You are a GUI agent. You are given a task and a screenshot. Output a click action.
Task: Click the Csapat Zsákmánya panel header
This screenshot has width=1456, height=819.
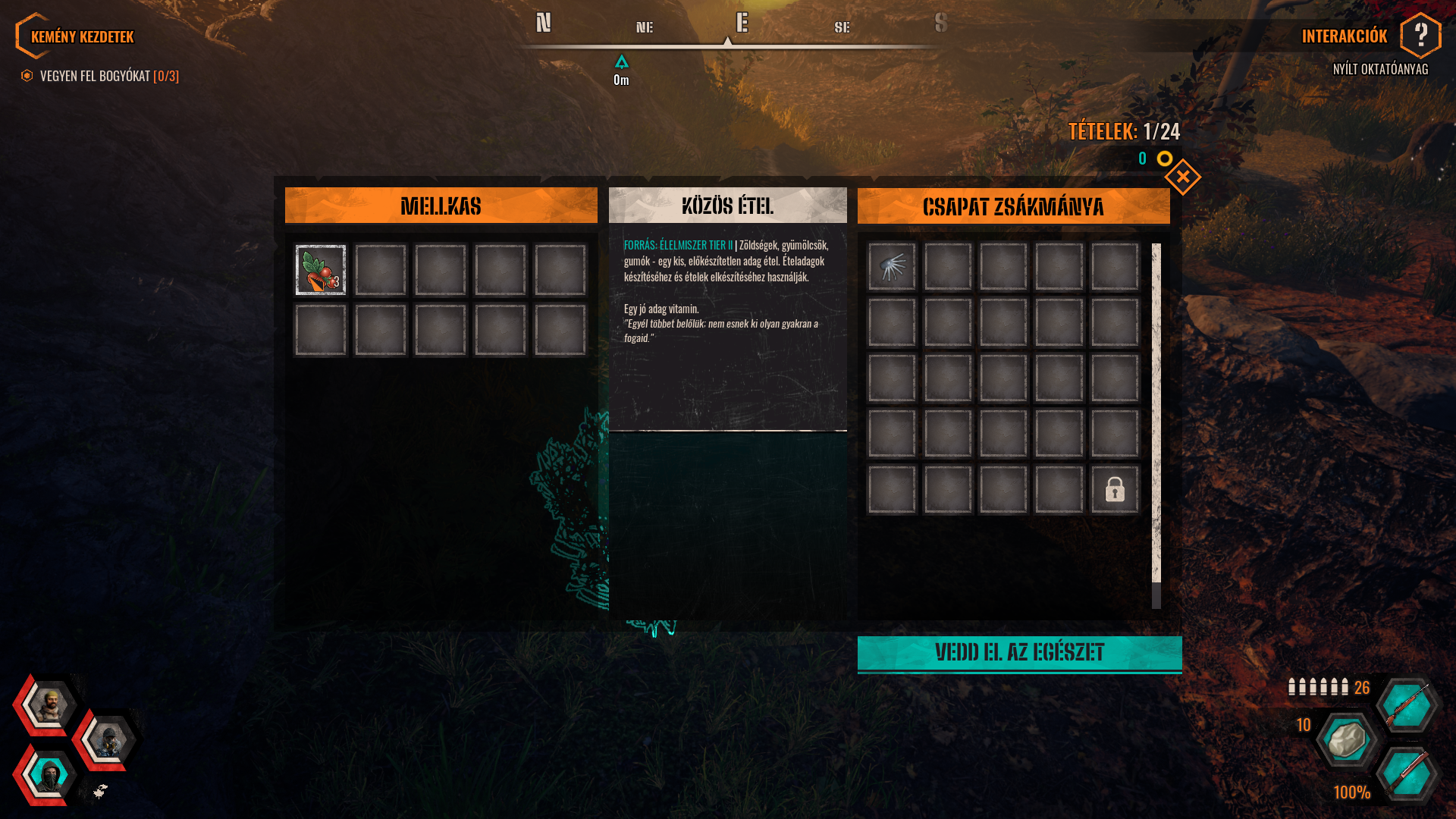click(x=1013, y=206)
